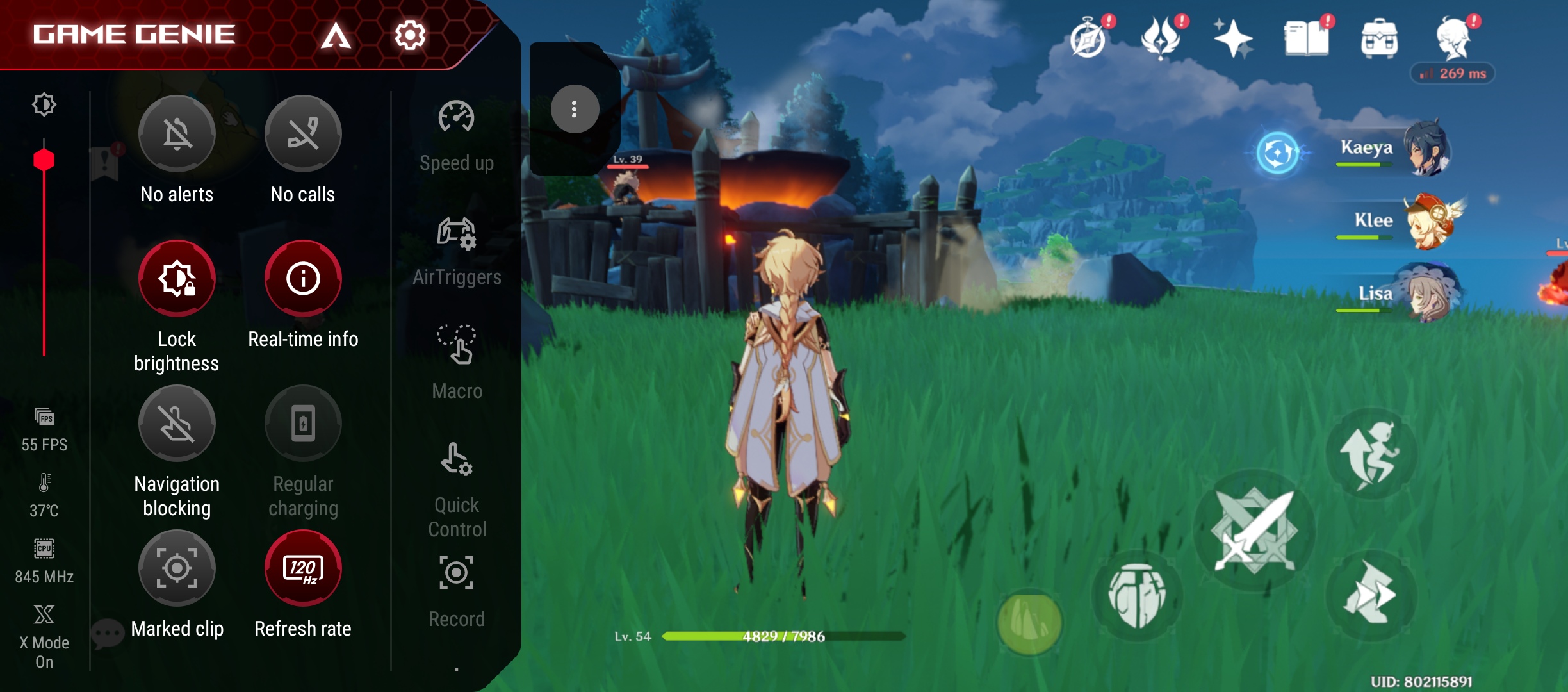Image resolution: width=1568 pixels, height=692 pixels.
Task: Open the compass events icon
Action: (x=1088, y=38)
